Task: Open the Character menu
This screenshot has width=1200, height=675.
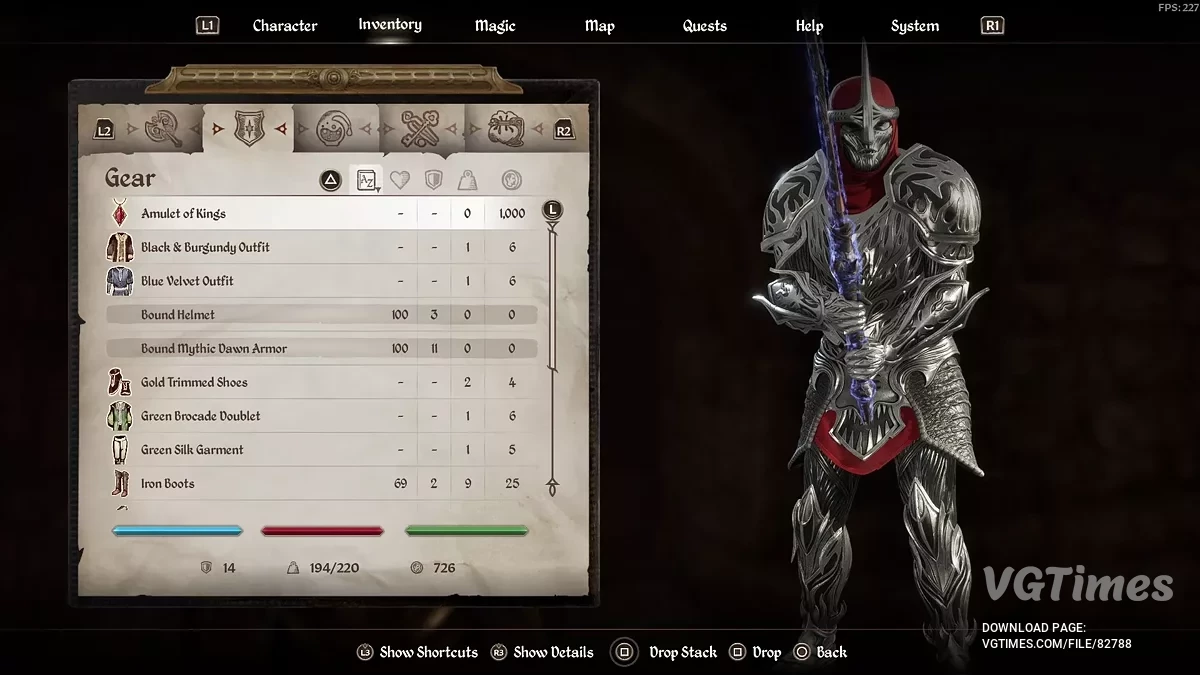Action: click(284, 26)
